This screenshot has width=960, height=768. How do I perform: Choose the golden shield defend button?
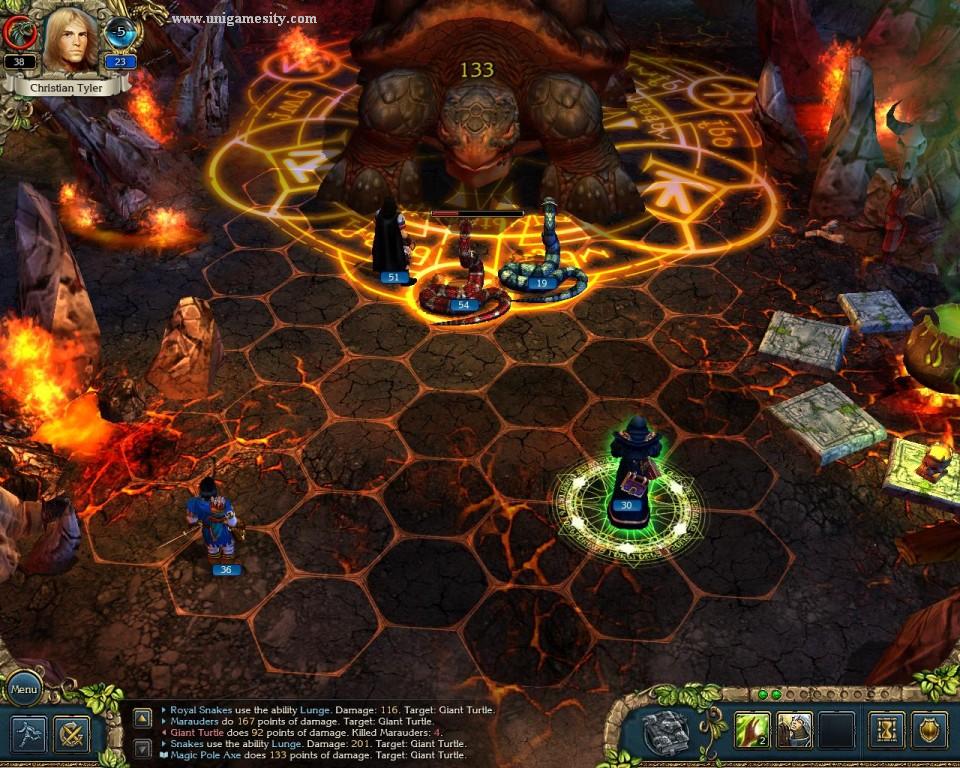click(x=929, y=731)
